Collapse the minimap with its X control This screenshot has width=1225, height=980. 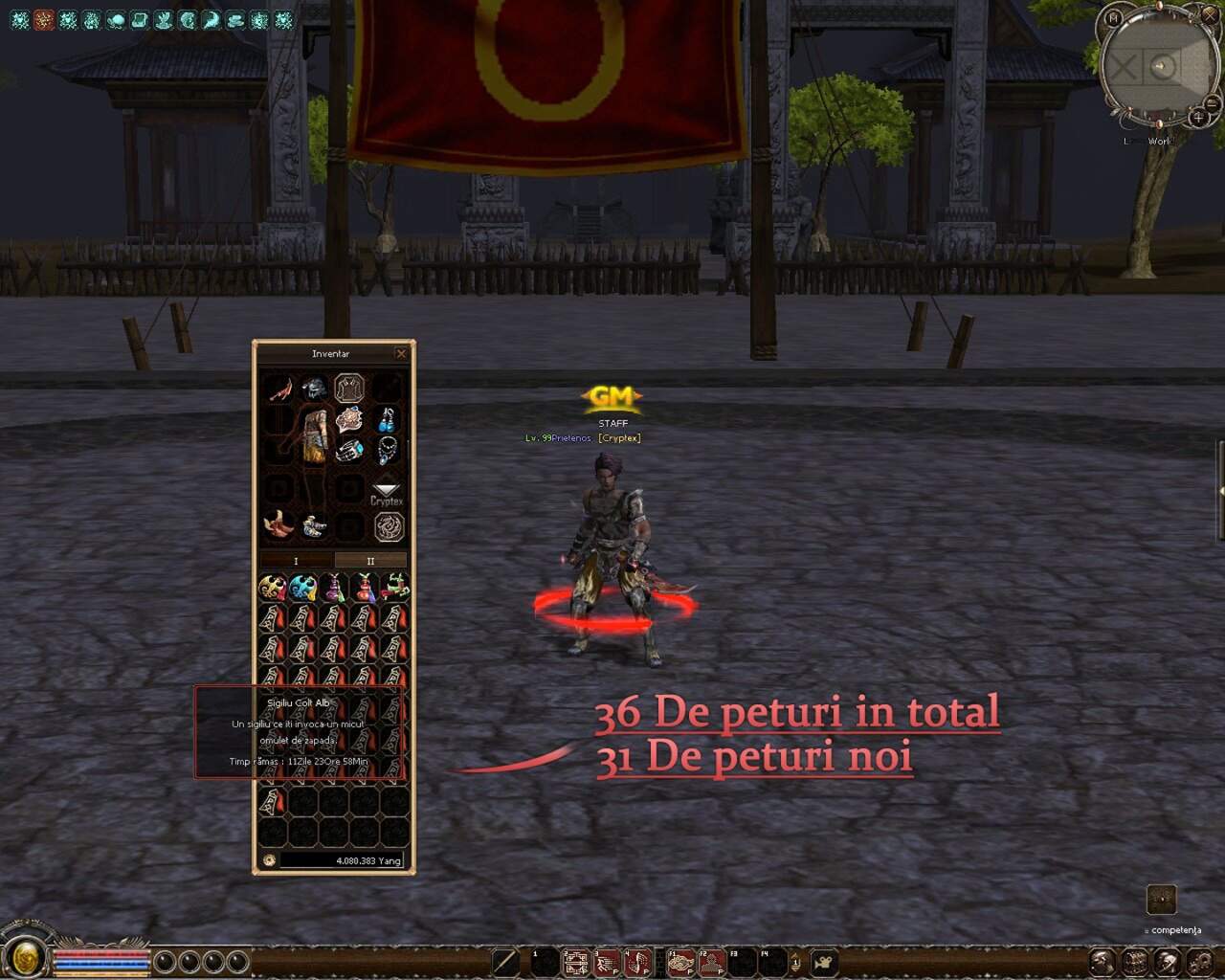point(1208,16)
